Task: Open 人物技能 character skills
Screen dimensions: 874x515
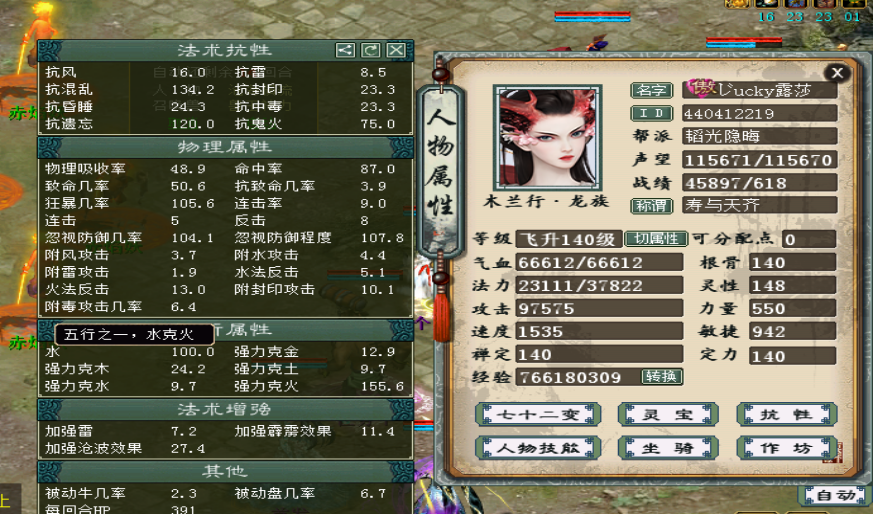Action: pos(538,447)
